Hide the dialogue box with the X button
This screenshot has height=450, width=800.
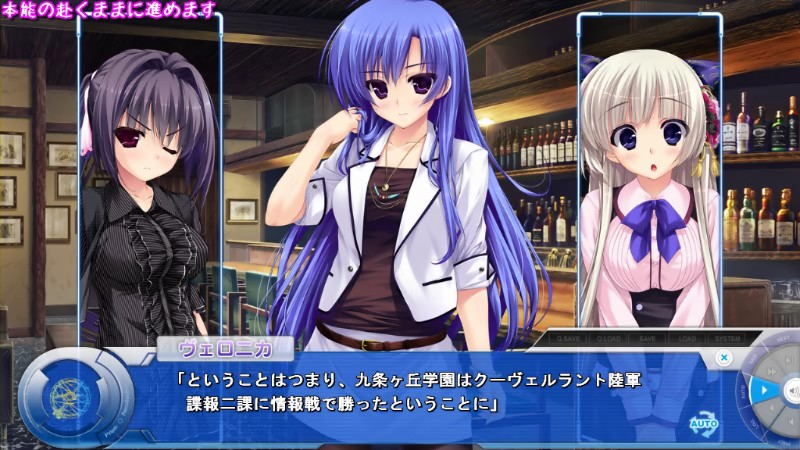click(725, 357)
